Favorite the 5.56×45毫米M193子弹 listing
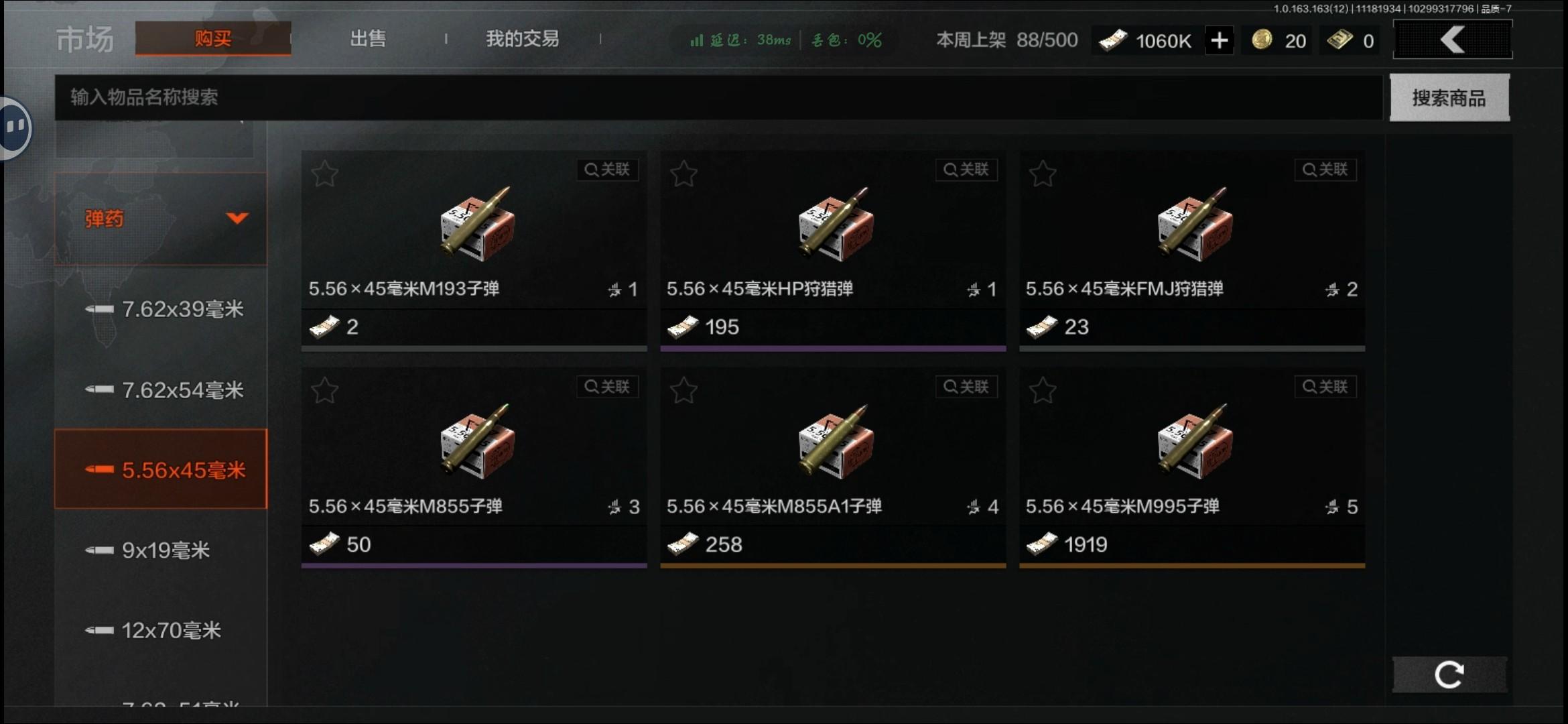Image resolution: width=1568 pixels, height=724 pixels. [x=324, y=172]
